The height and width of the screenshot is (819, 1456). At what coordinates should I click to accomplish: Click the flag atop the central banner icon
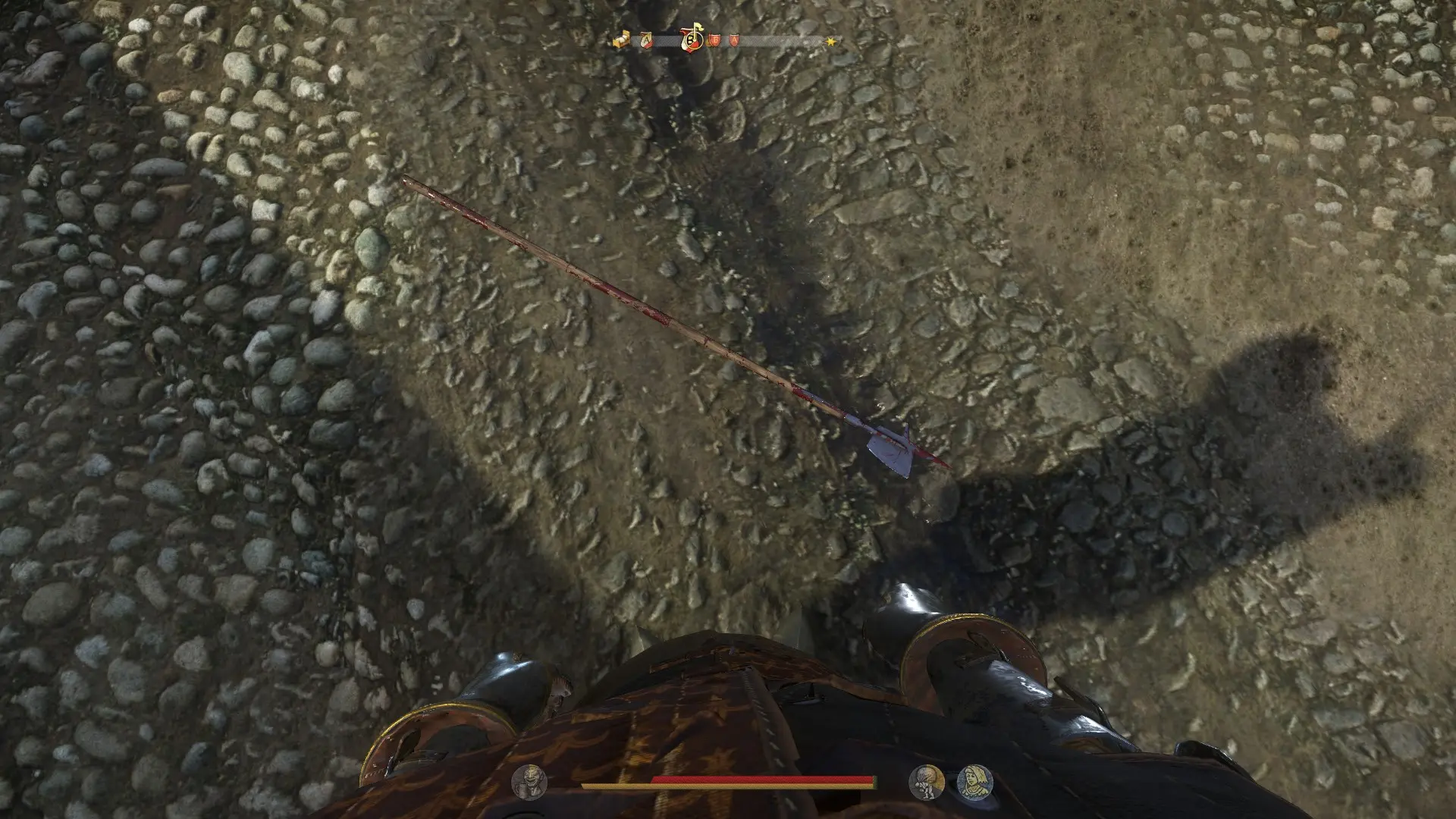pyautogui.click(x=699, y=26)
